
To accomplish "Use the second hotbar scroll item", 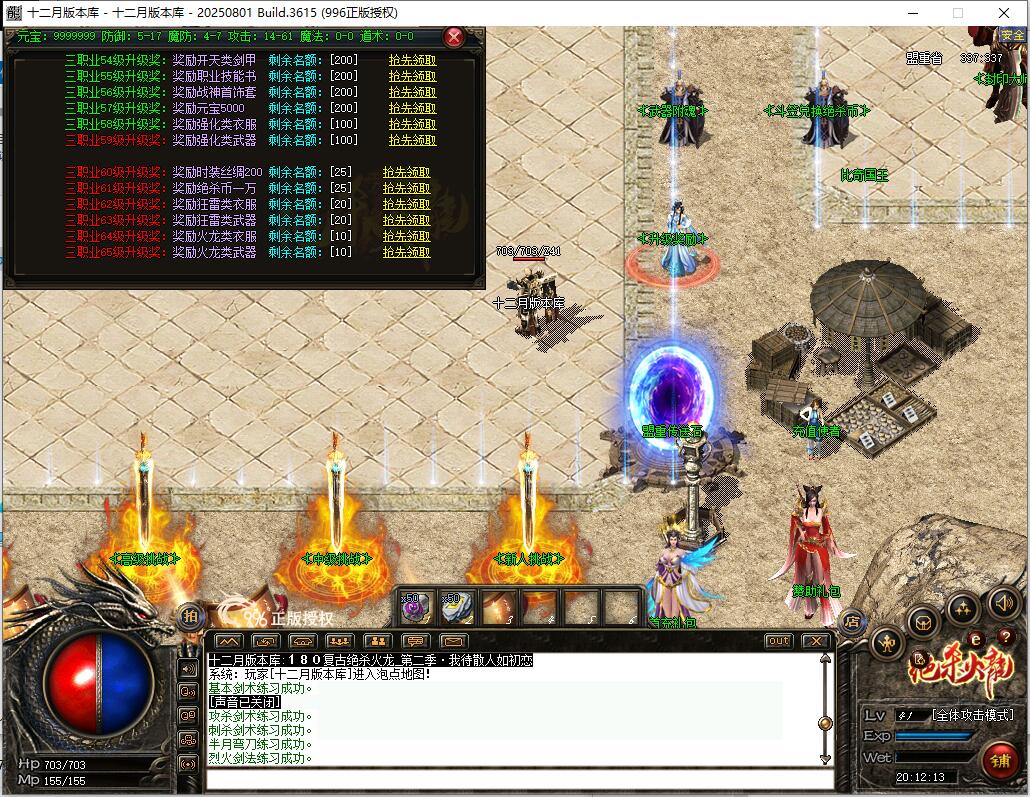I will point(456,607).
